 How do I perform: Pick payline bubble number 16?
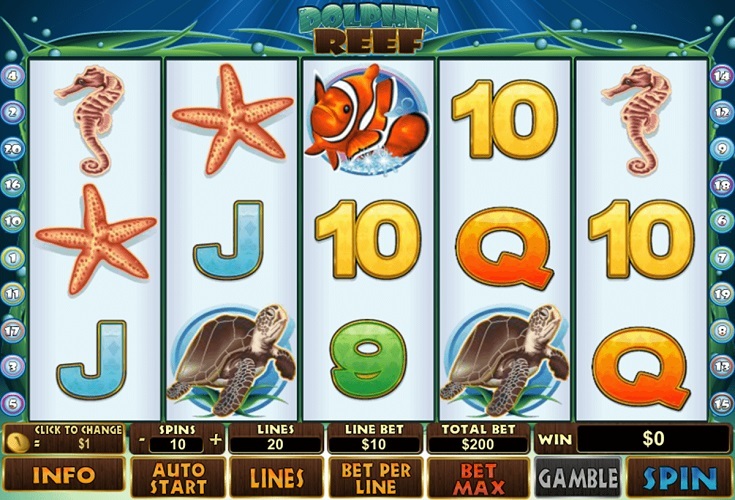point(14,184)
